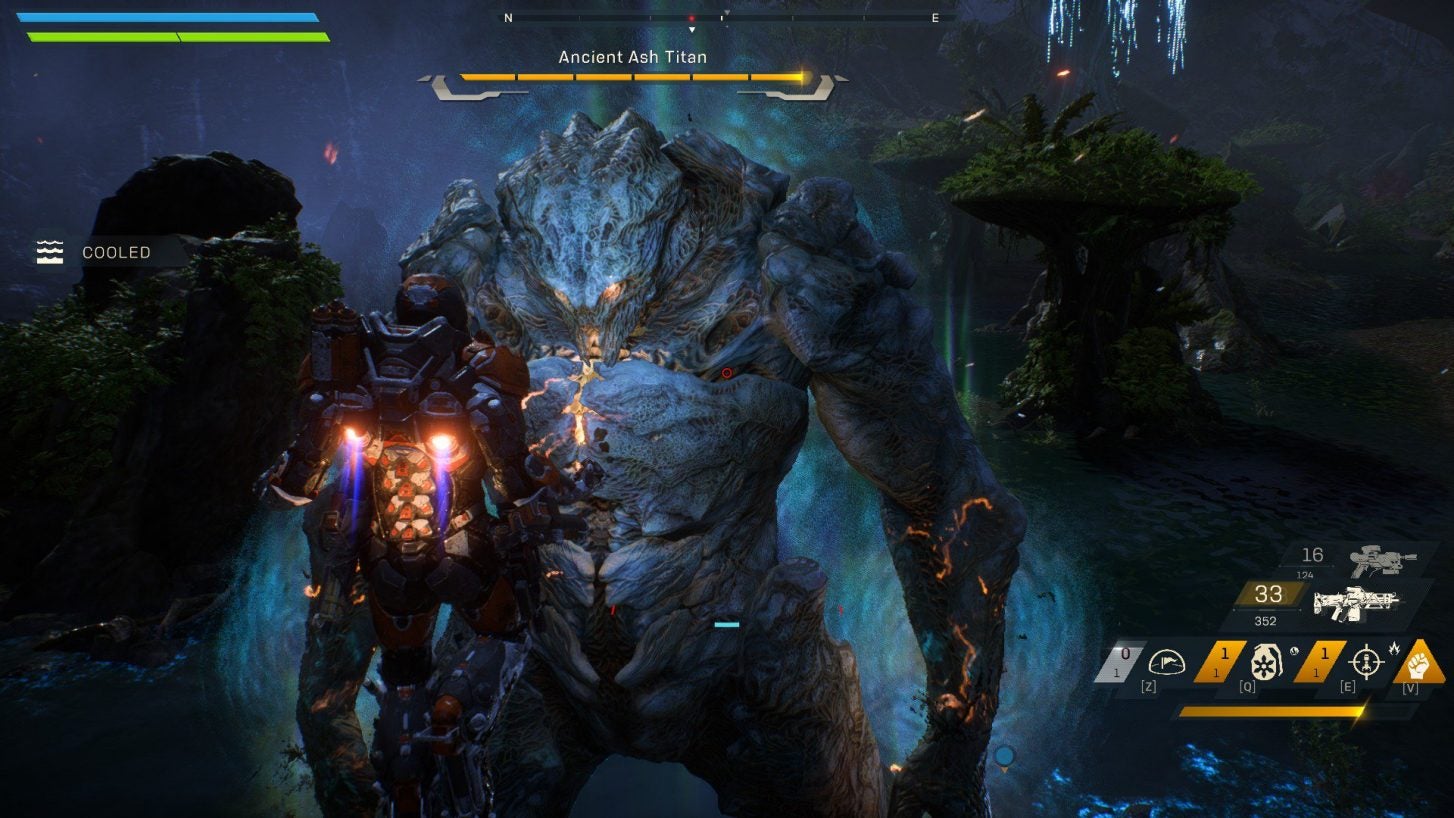
Task: Toggle the [V] ultimate ability indicator
Action: coord(1418,666)
